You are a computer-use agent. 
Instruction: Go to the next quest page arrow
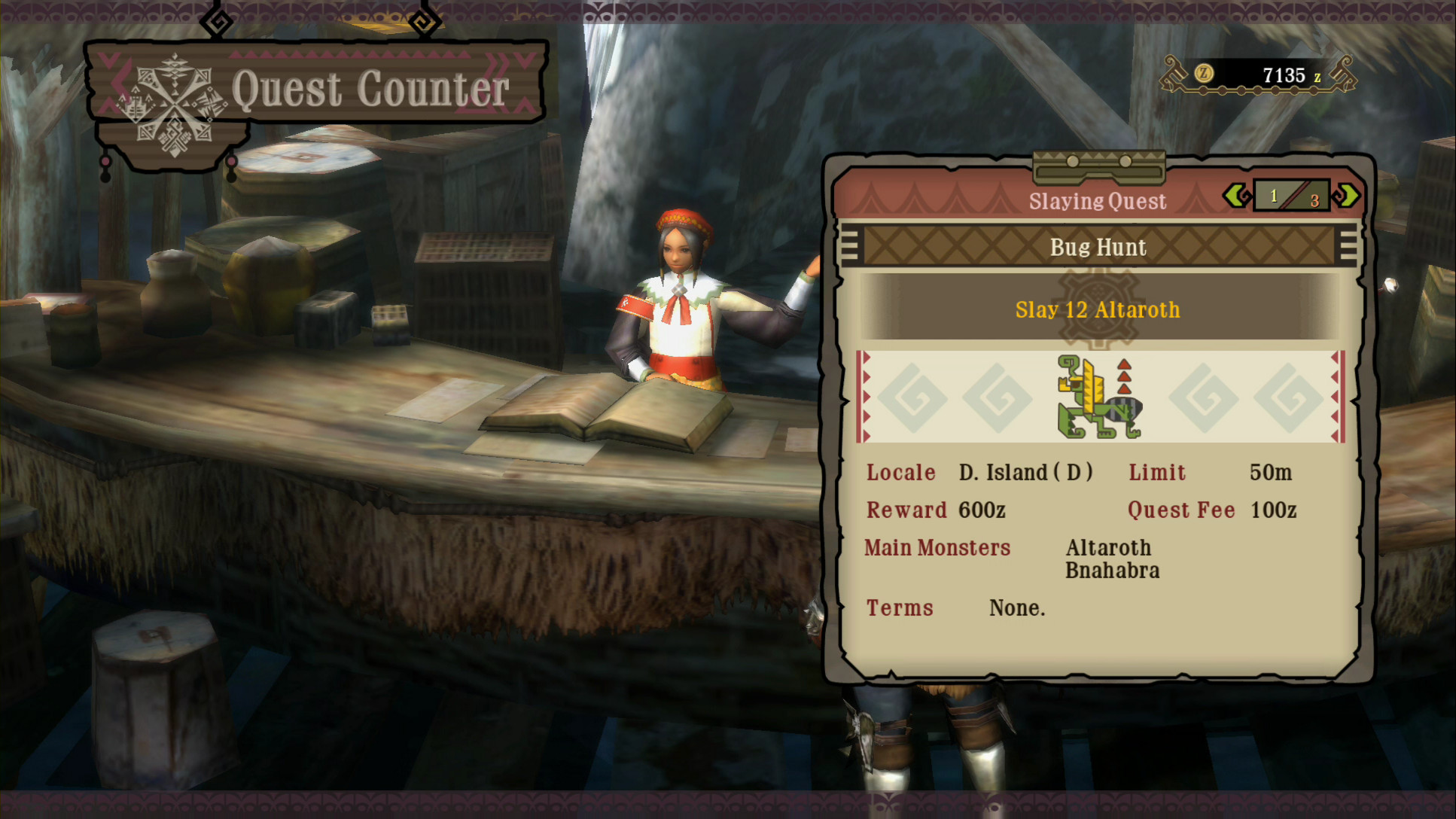(x=1346, y=196)
